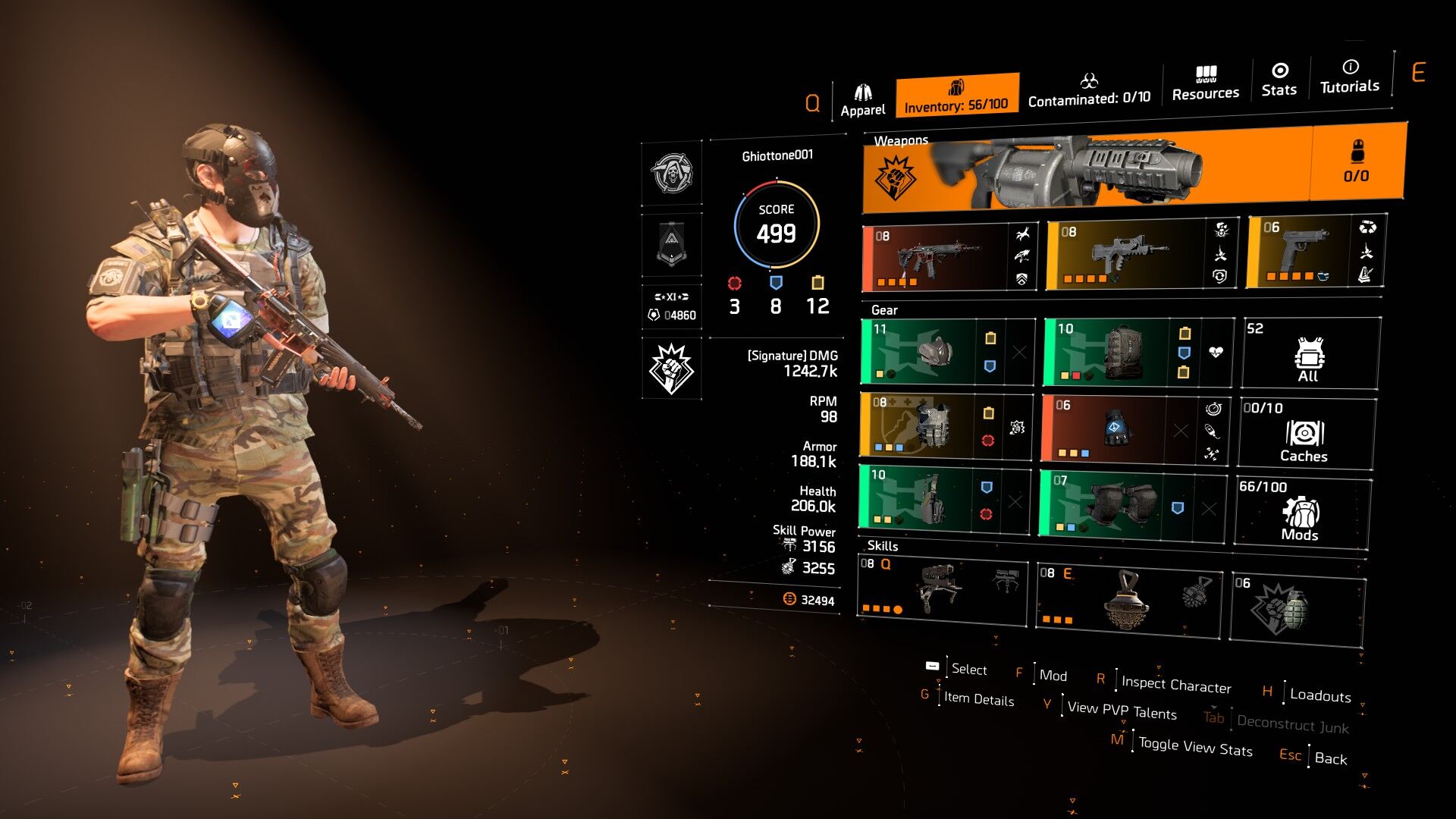Viewport: 1456px width, 819px height.
Task: Switch to the Apparel tab
Action: (862, 101)
